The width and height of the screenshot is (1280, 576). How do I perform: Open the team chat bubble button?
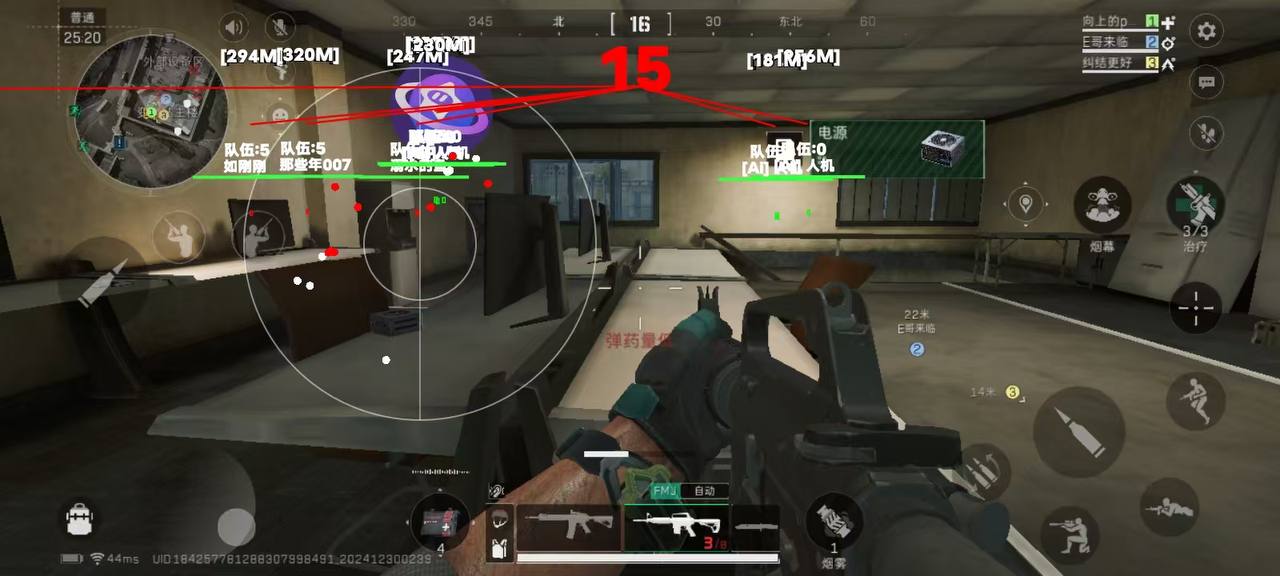[x=1207, y=83]
